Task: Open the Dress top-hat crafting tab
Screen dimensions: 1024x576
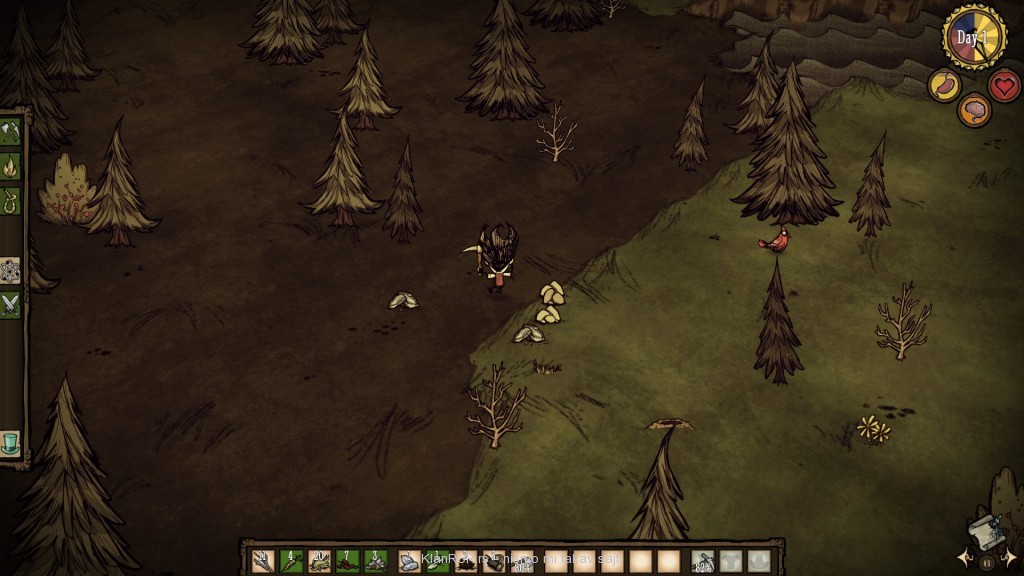Action: pyautogui.click(x=10, y=442)
